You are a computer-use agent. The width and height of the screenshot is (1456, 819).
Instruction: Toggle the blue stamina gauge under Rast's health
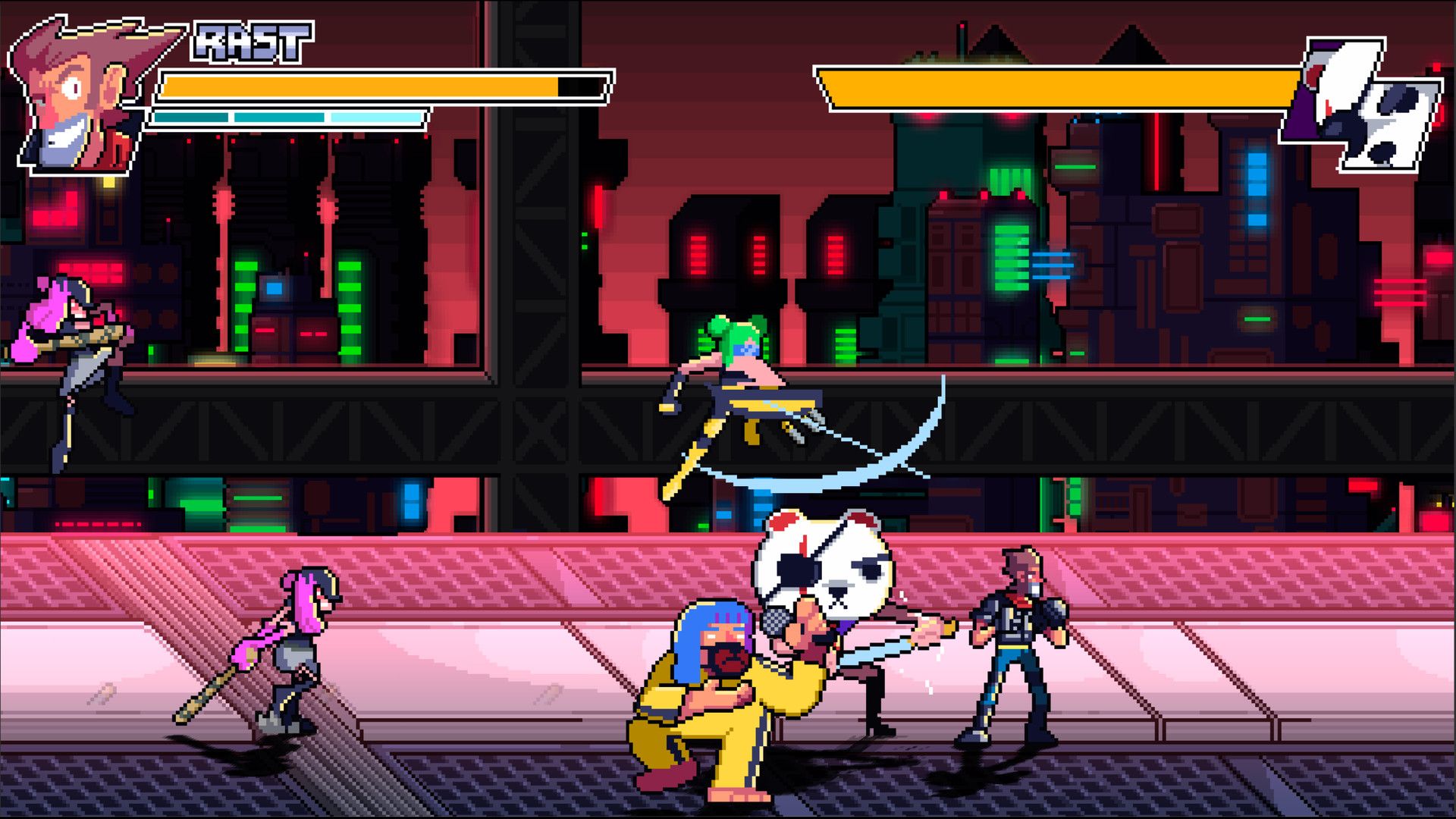(x=288, y=118)
